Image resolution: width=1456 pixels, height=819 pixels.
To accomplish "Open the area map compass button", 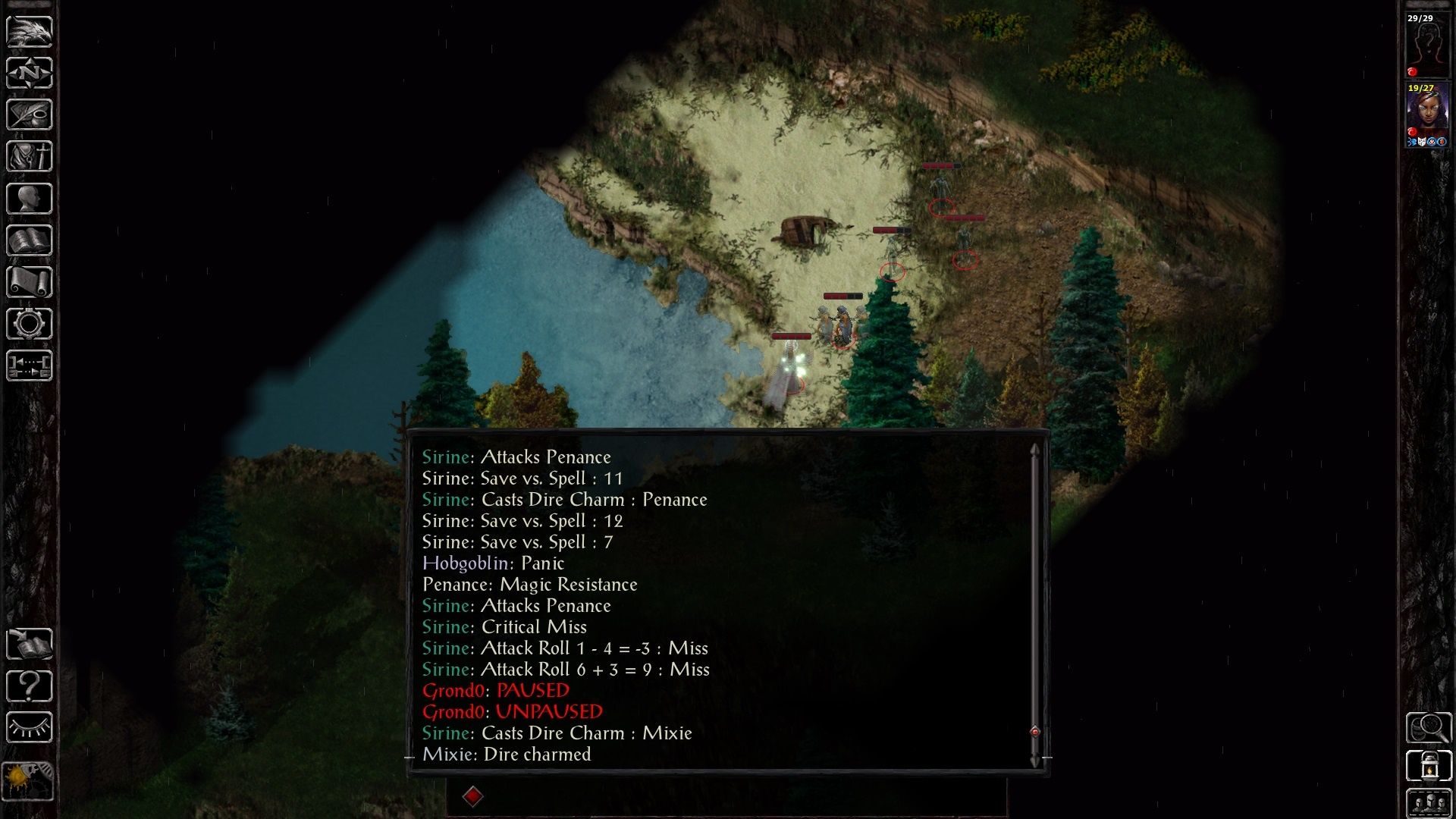I will pos(30,74).
